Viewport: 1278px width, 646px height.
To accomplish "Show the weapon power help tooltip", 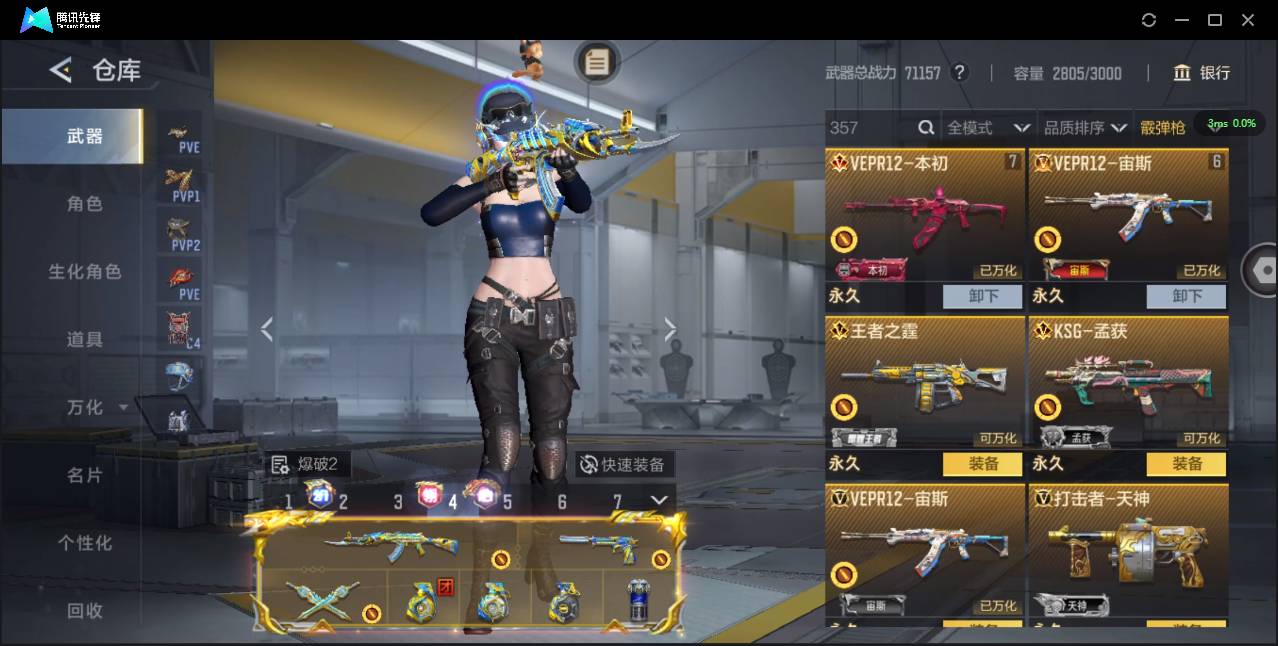I will (x=959, y=73).
